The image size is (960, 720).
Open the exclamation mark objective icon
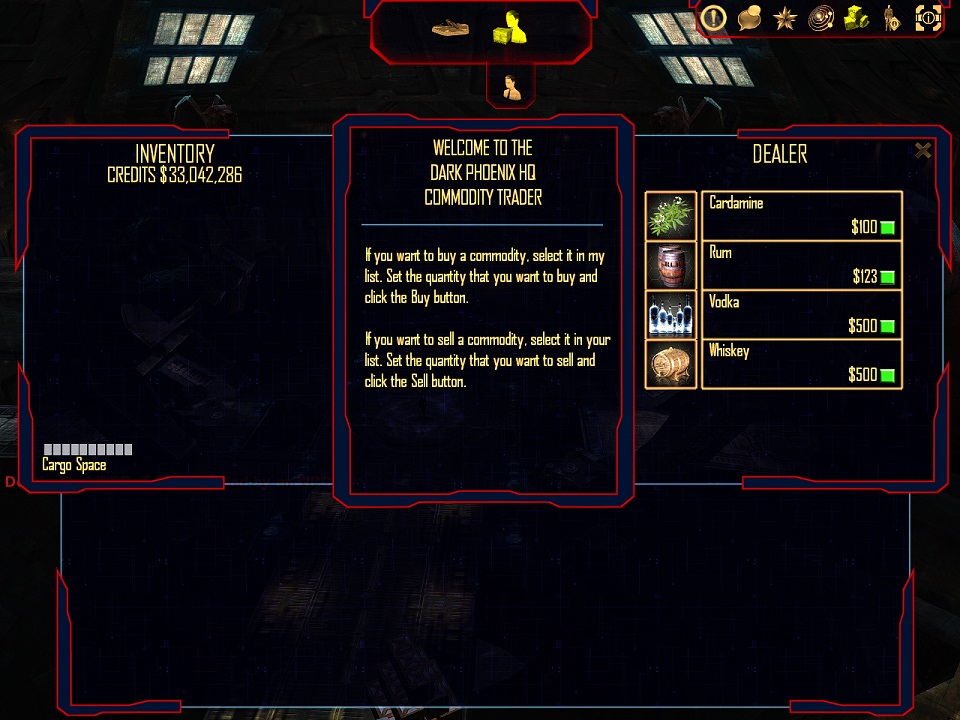click(x=712, y=17)
